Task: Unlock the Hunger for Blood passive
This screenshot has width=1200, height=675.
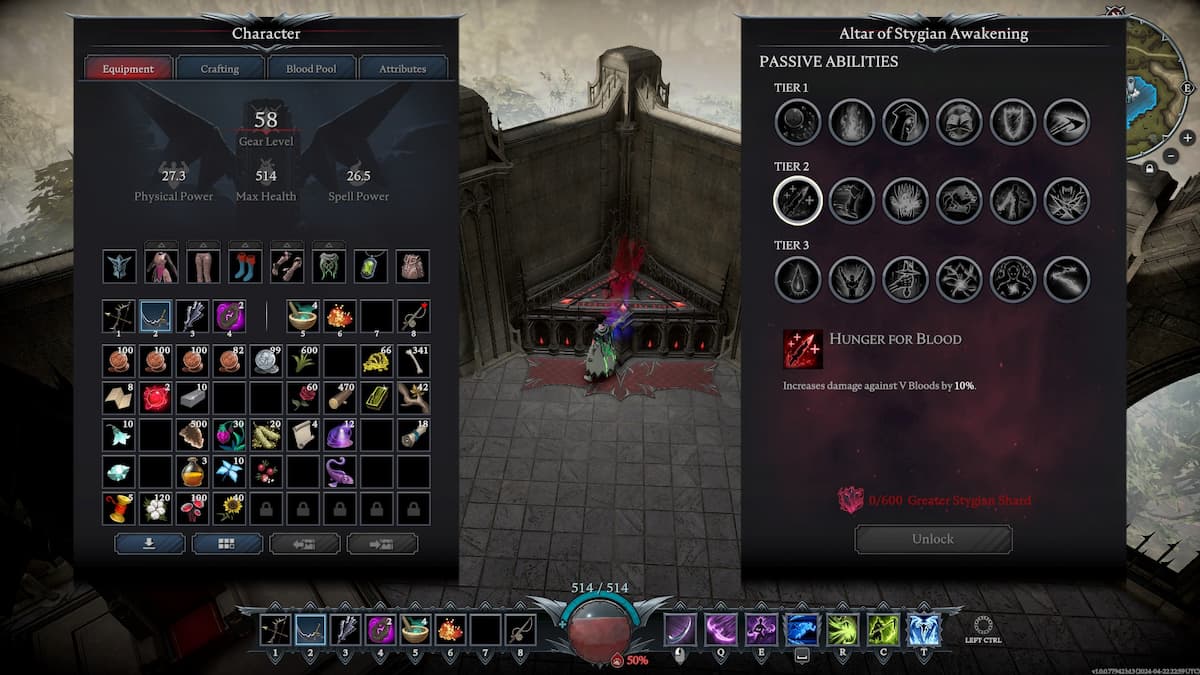Action: (933, 539)
